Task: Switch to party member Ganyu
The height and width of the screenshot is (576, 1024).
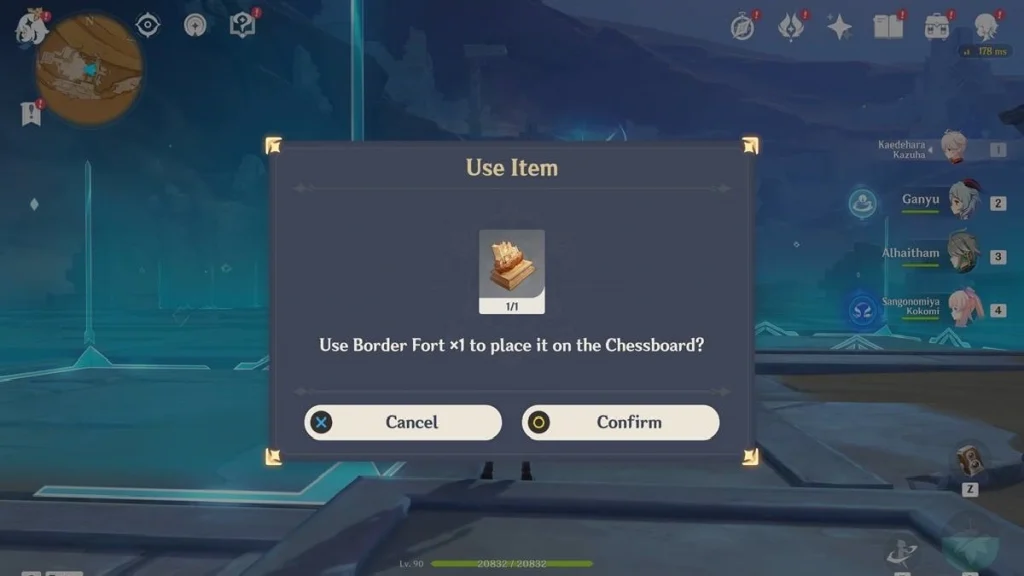Action: [x=962, y=200]
